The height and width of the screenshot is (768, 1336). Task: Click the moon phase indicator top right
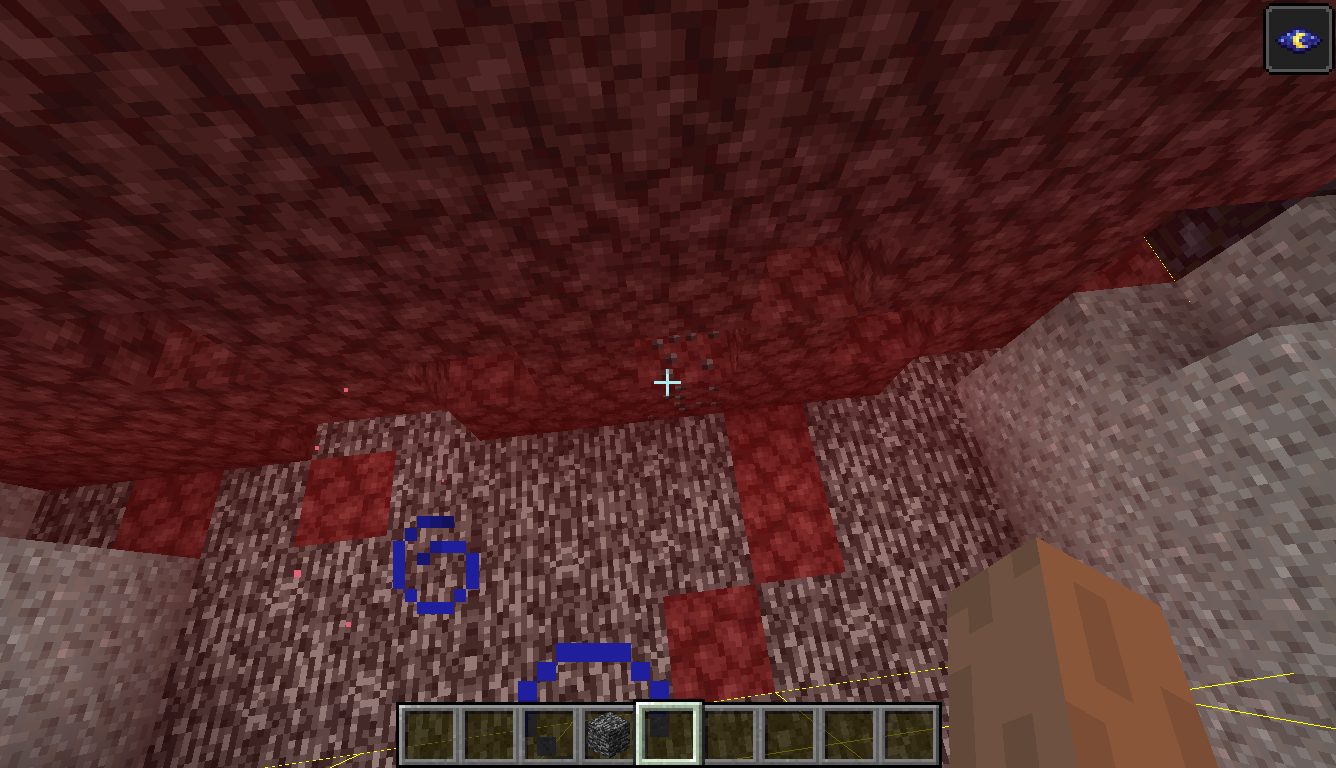[x=1299, y=38]
